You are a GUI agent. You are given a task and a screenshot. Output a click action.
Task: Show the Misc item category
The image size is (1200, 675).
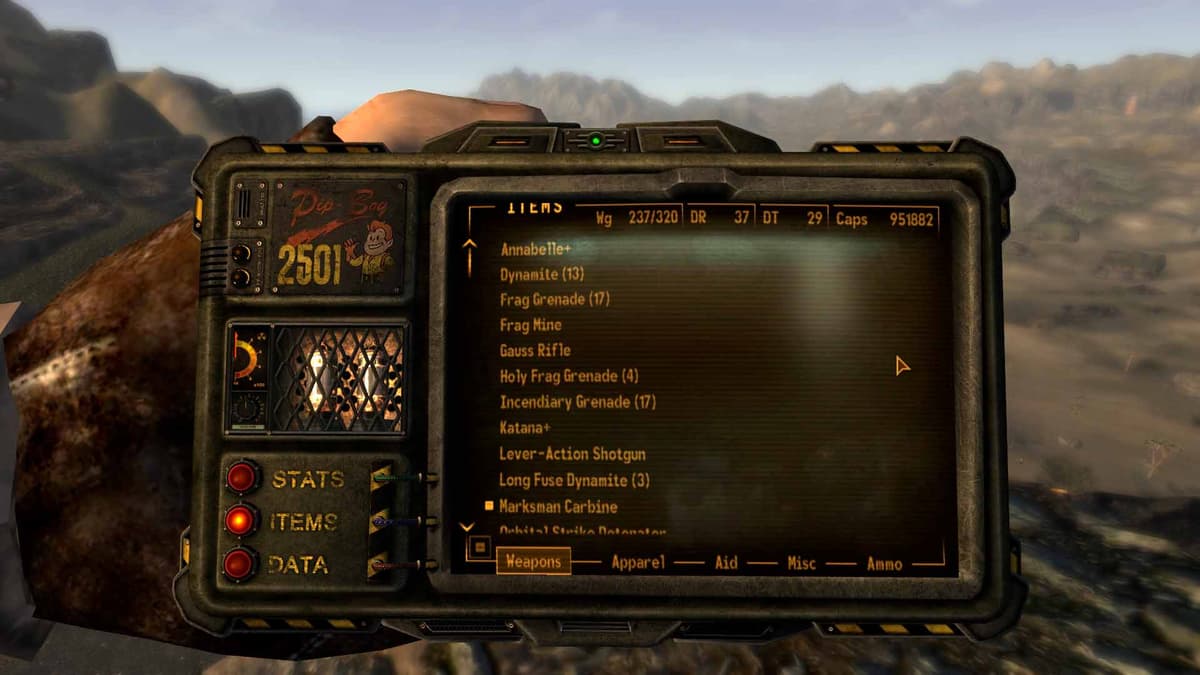(801, 562)
